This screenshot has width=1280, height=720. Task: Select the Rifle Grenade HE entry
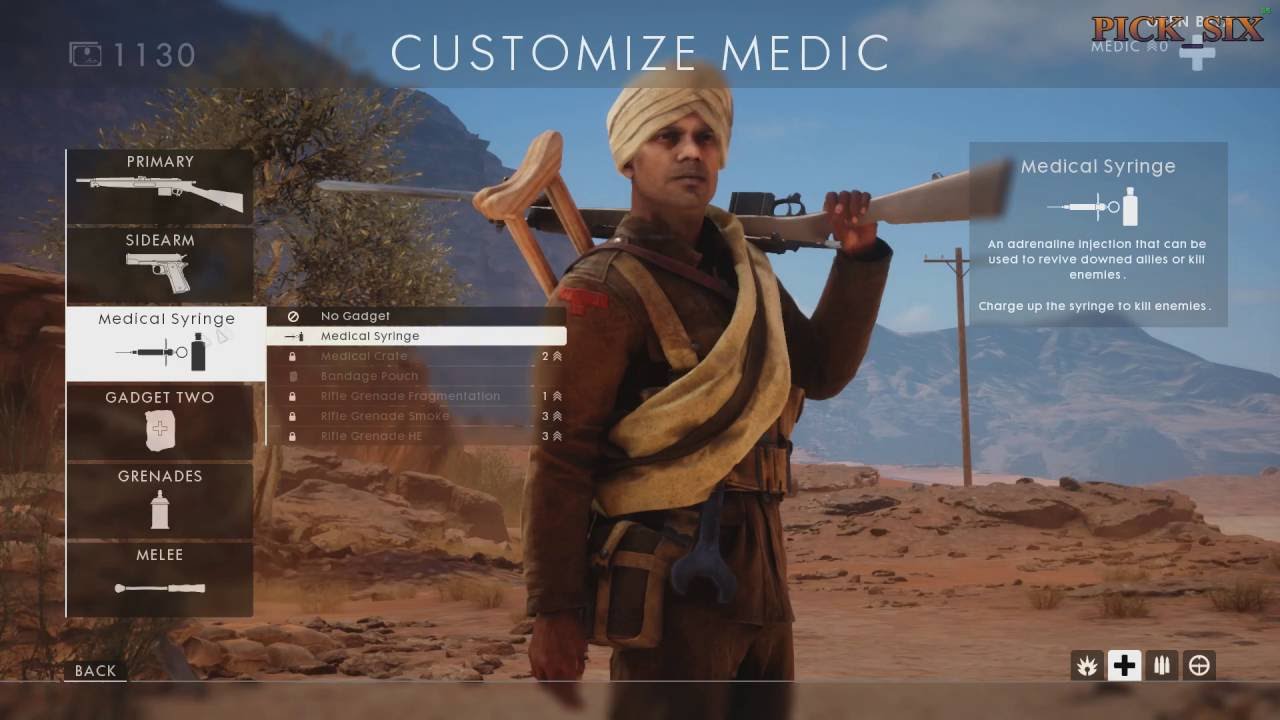(416, 436)
